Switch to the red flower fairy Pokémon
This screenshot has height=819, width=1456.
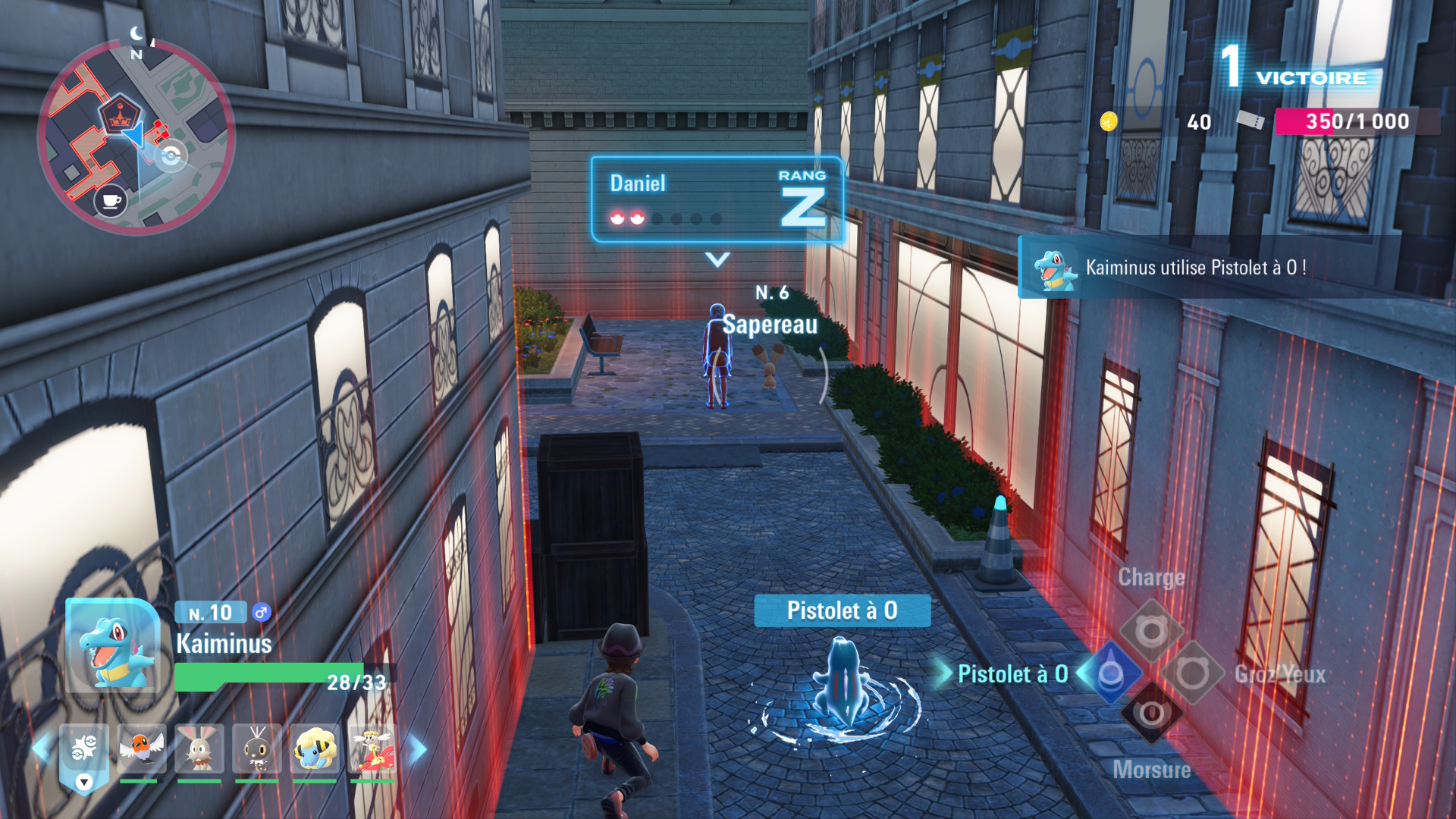372,748
